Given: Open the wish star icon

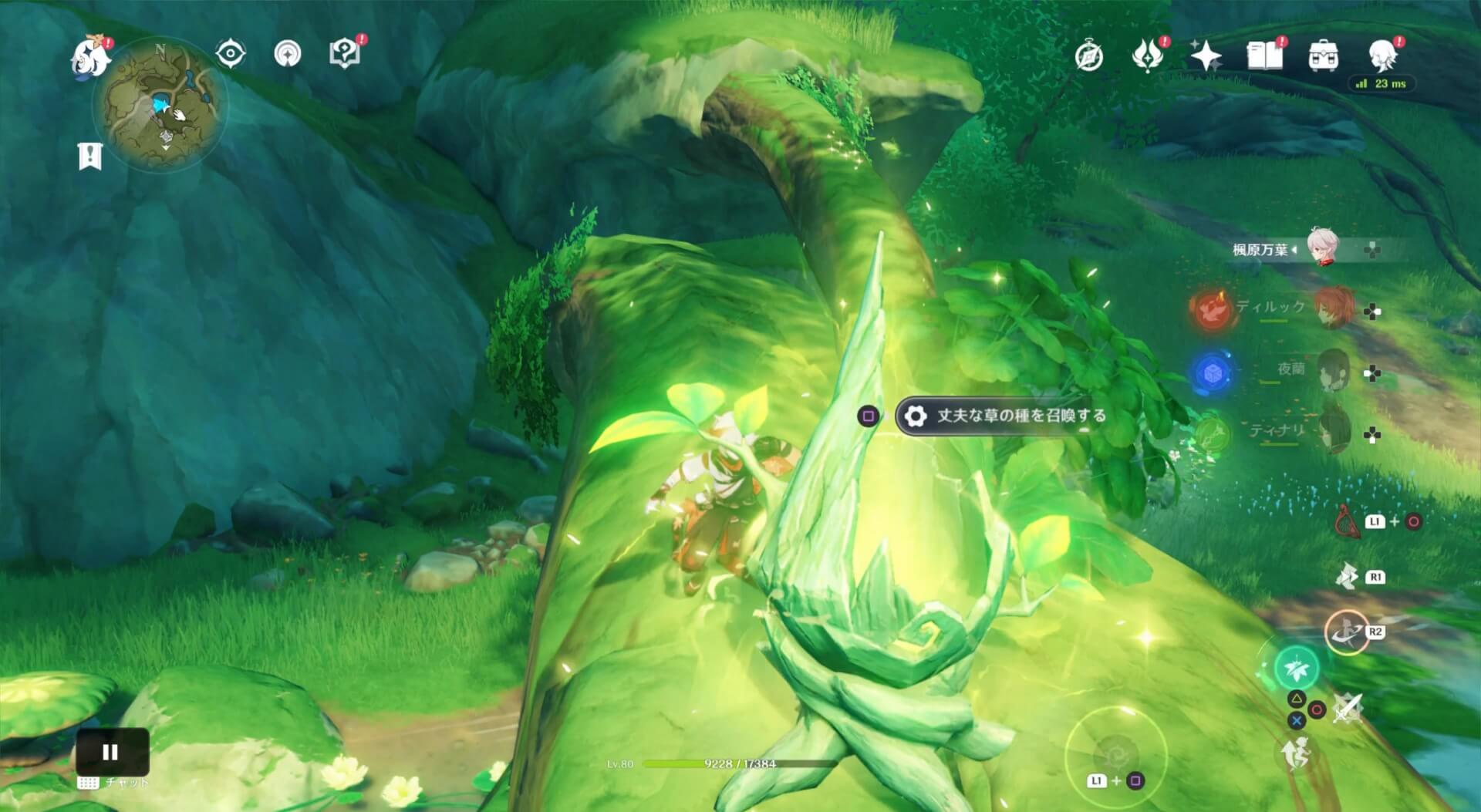Looking at the screenshot, I should 1206,56.
